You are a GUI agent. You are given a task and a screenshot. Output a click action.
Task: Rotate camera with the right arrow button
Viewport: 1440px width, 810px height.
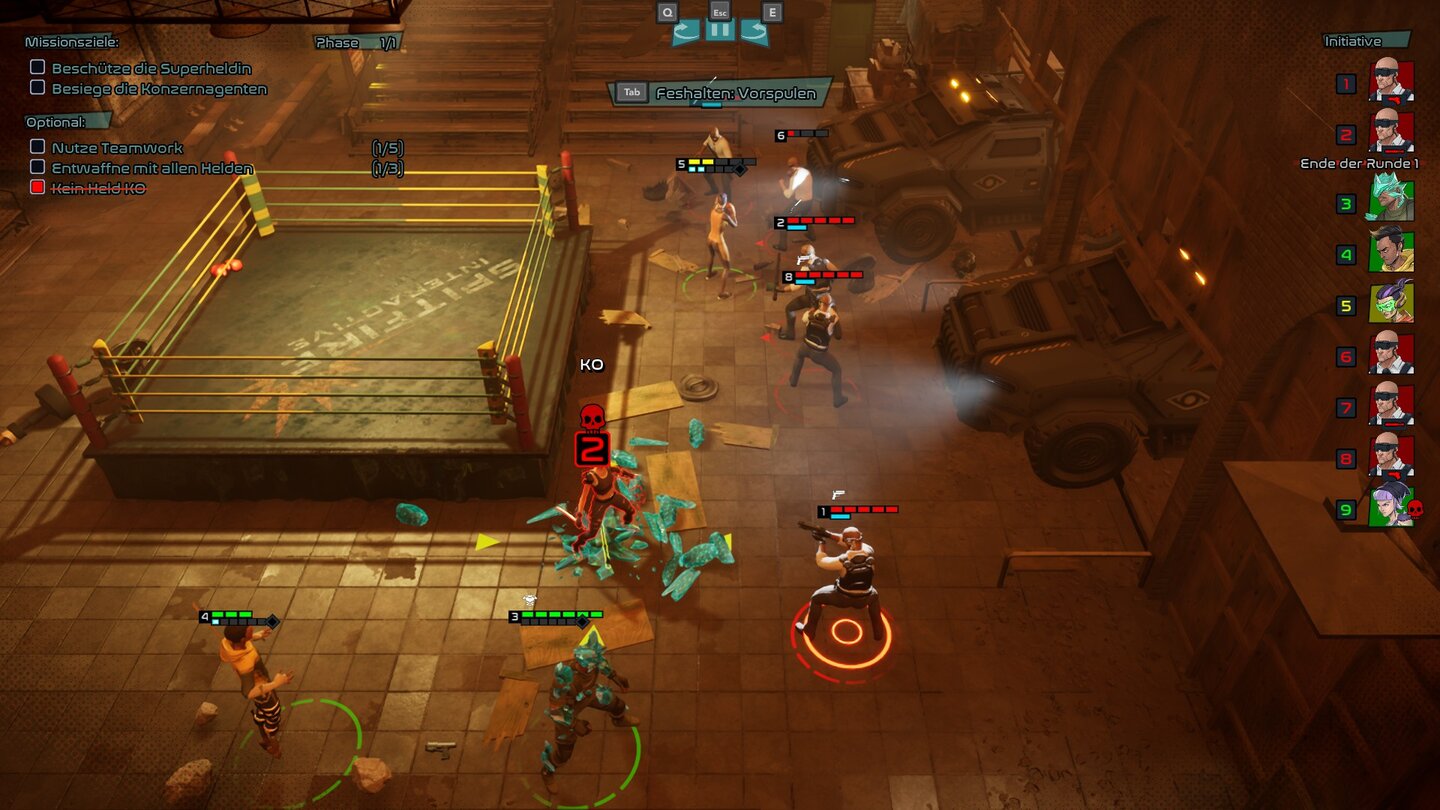755,31
